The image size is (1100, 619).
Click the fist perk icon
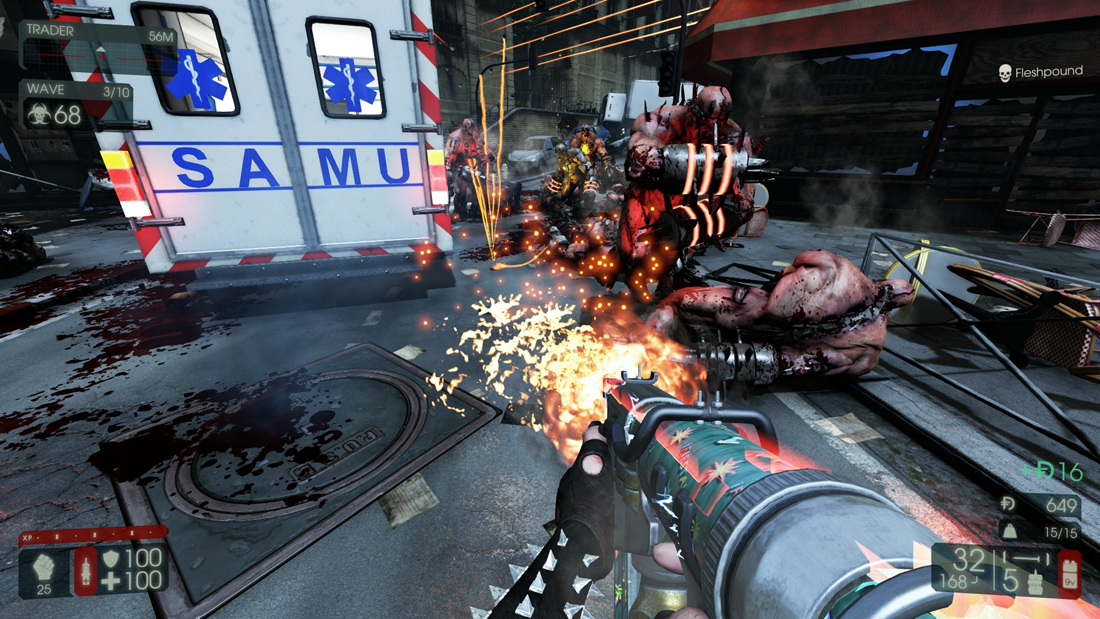[x=43, y=563]
